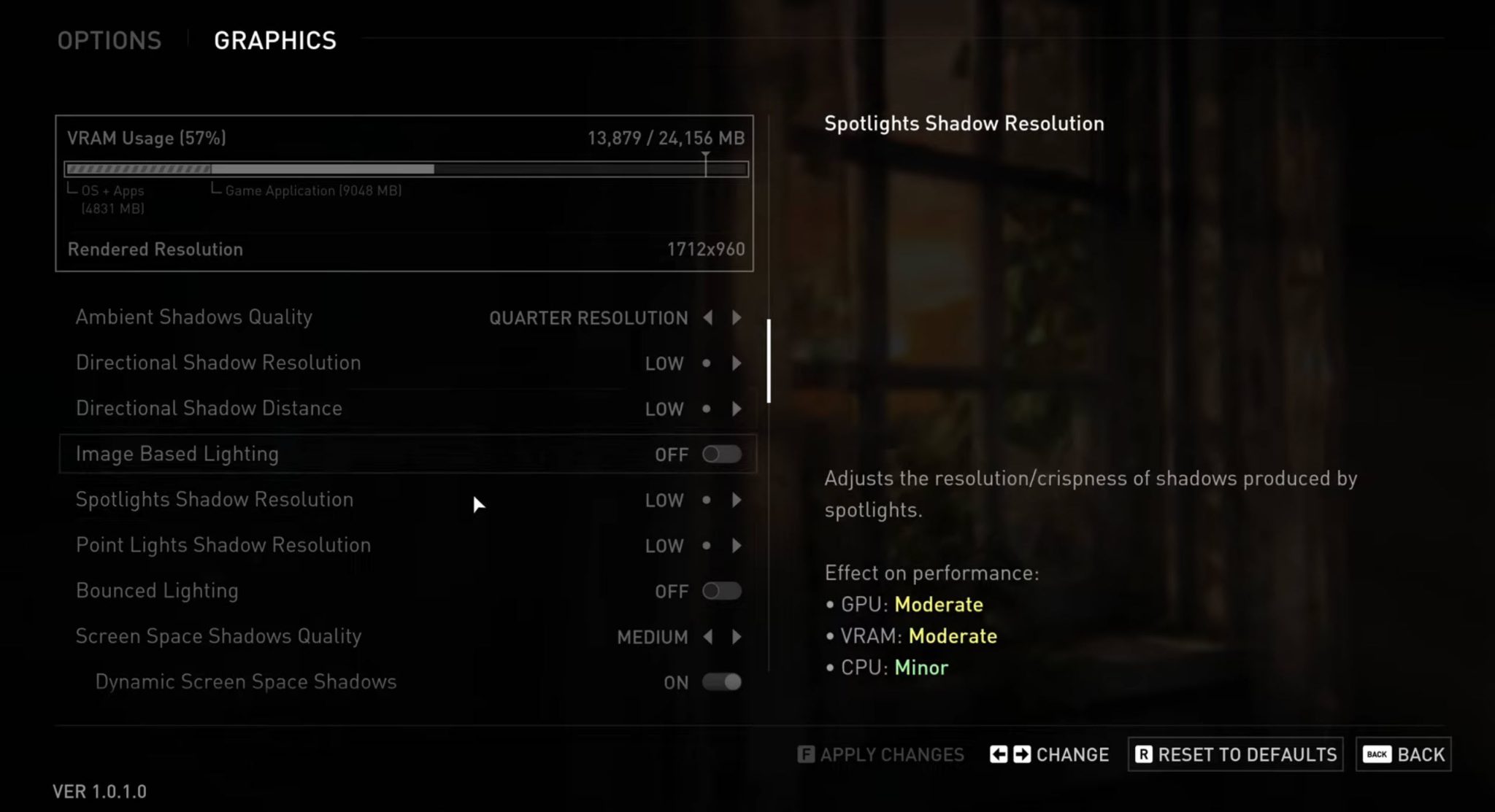Screen dimensions: 1495x812
Task: Toggle Image Based Lighting on
Action: click(721, 455)
